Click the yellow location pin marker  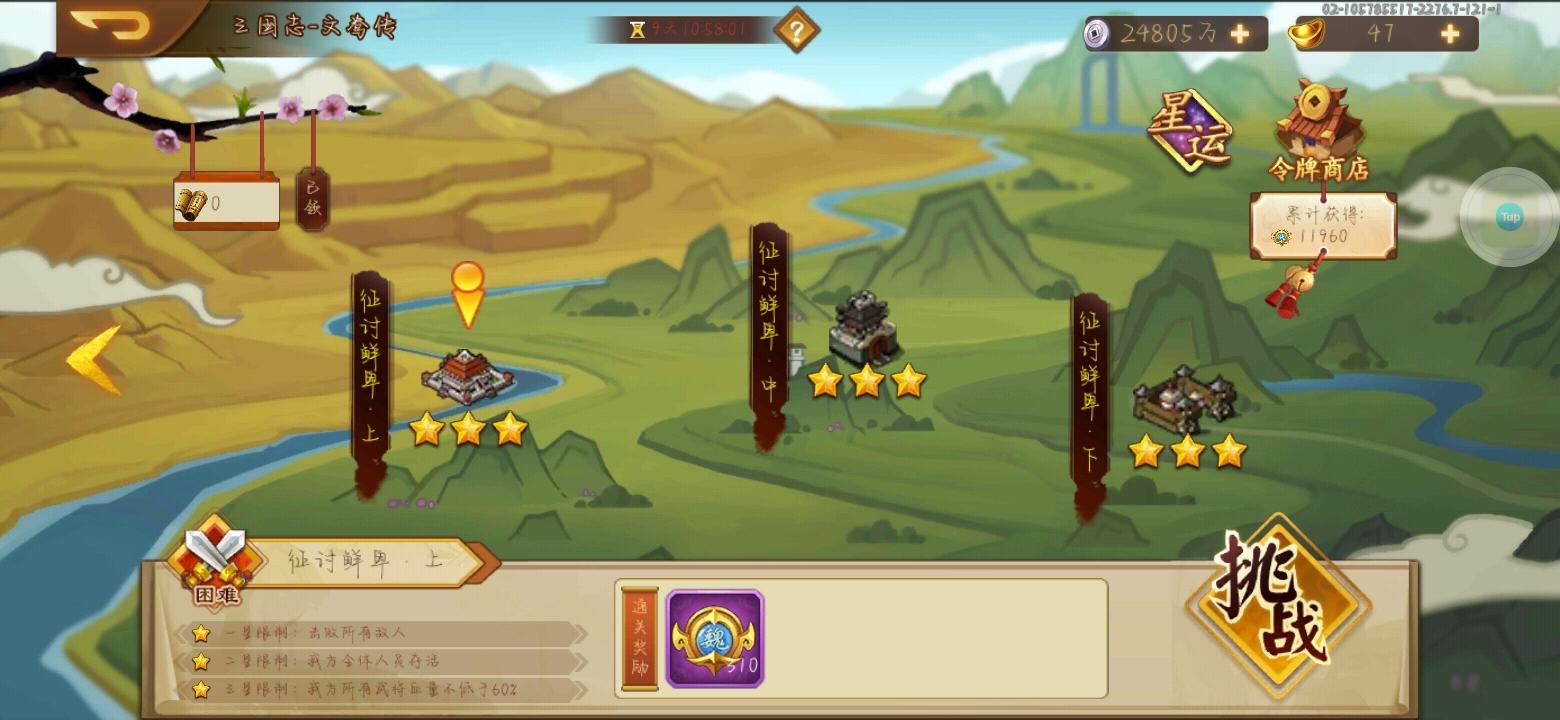point(466,295)
